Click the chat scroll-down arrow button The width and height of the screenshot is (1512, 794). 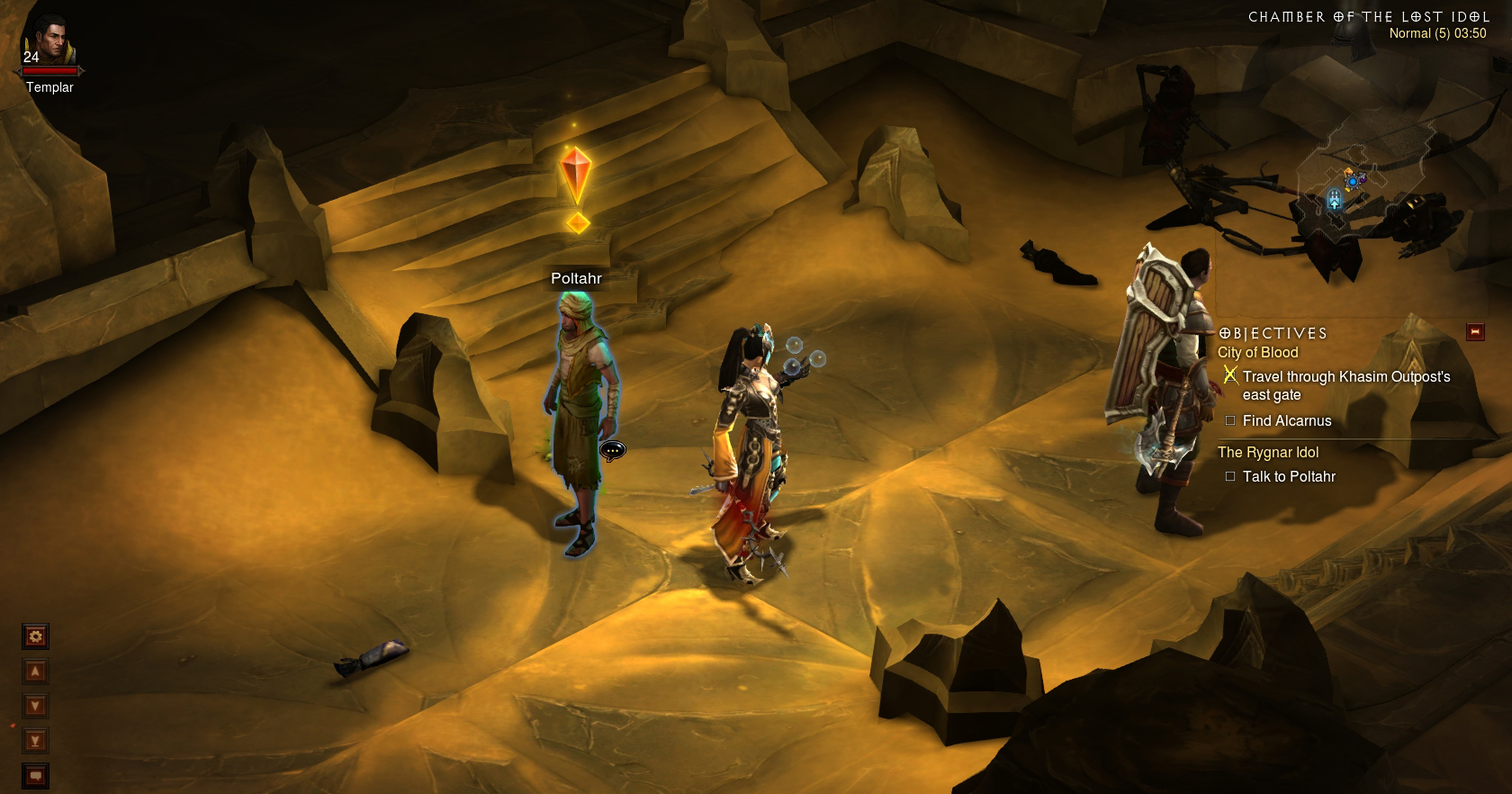35,706
